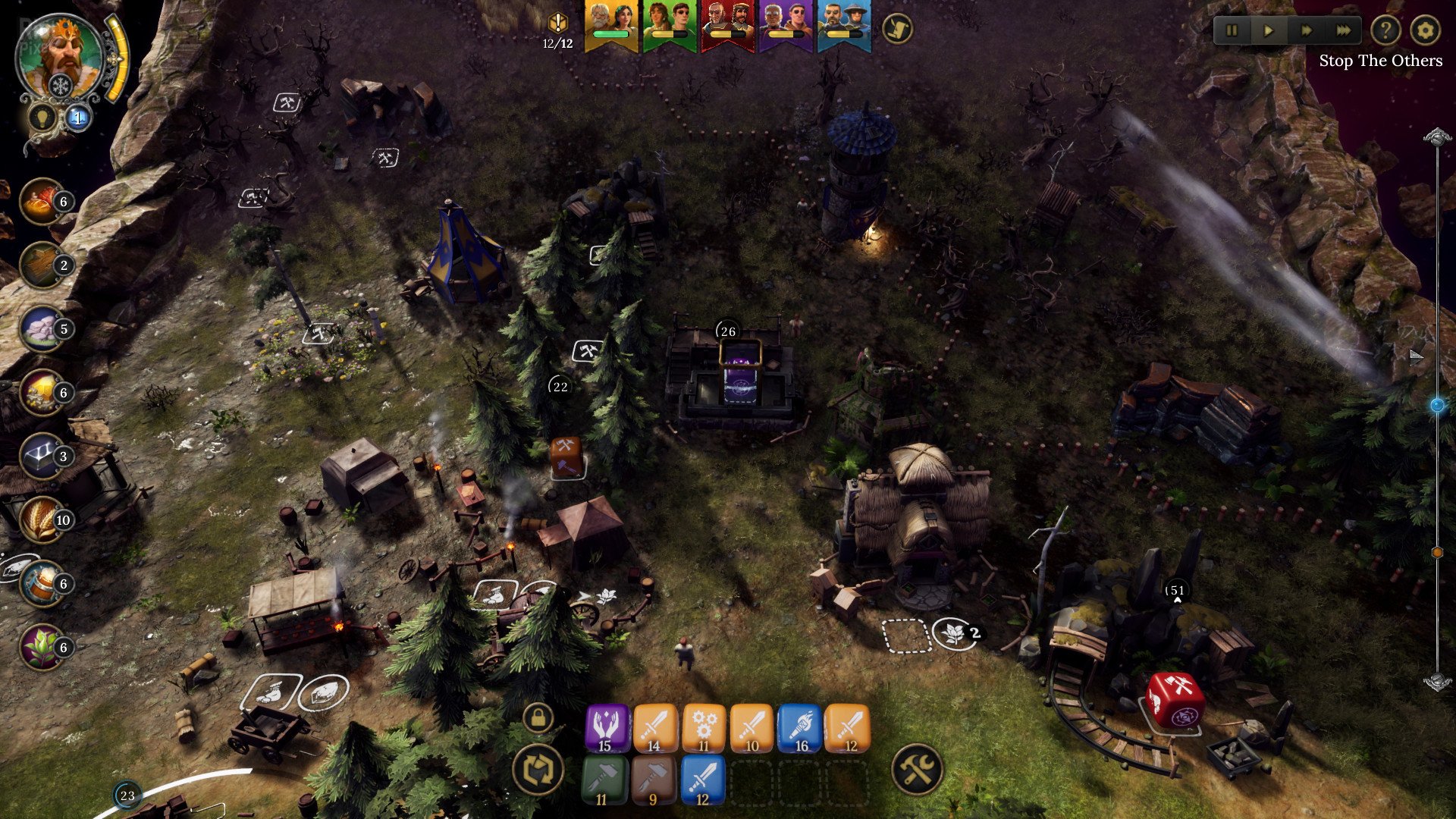Switch to double fast-forward speed
Screen dimensions: 1456x819
coord(1306,31)
